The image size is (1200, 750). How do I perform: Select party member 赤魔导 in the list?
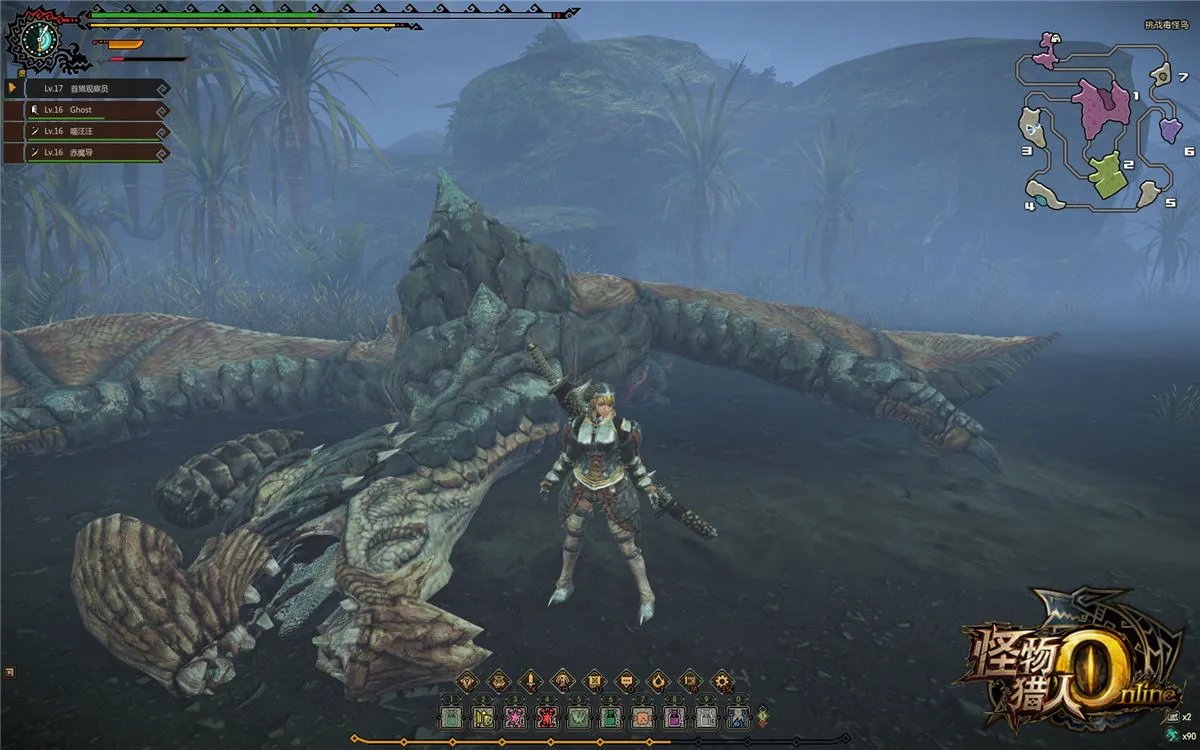click(x=85, y=153)
